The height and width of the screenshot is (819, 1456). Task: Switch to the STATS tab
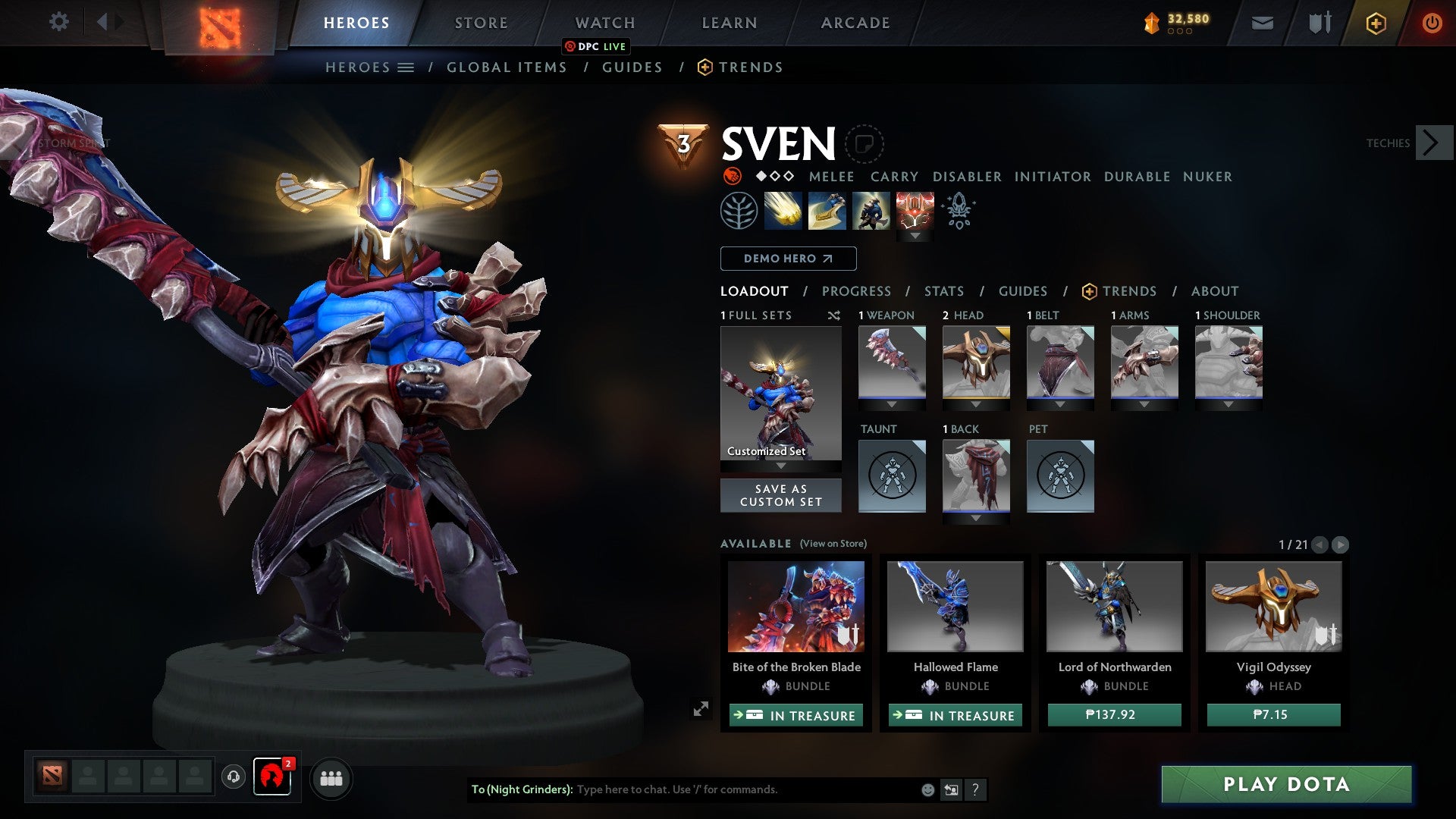944,291
